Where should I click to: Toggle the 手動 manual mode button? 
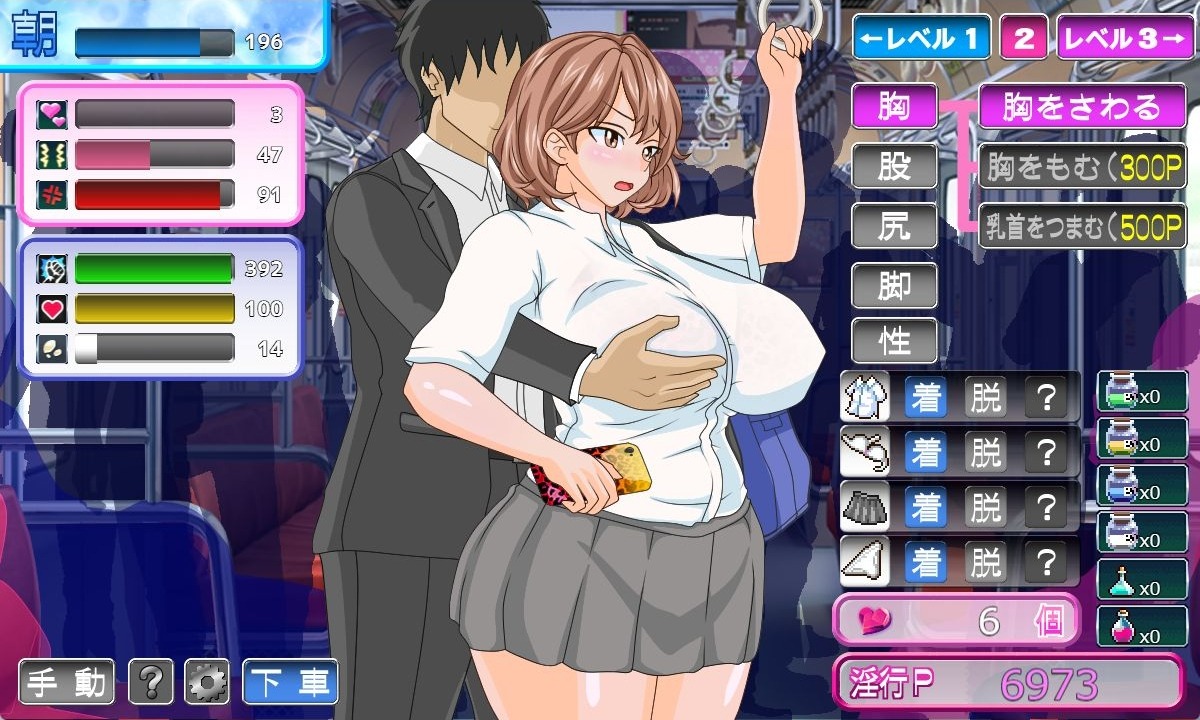coord(67,682)
